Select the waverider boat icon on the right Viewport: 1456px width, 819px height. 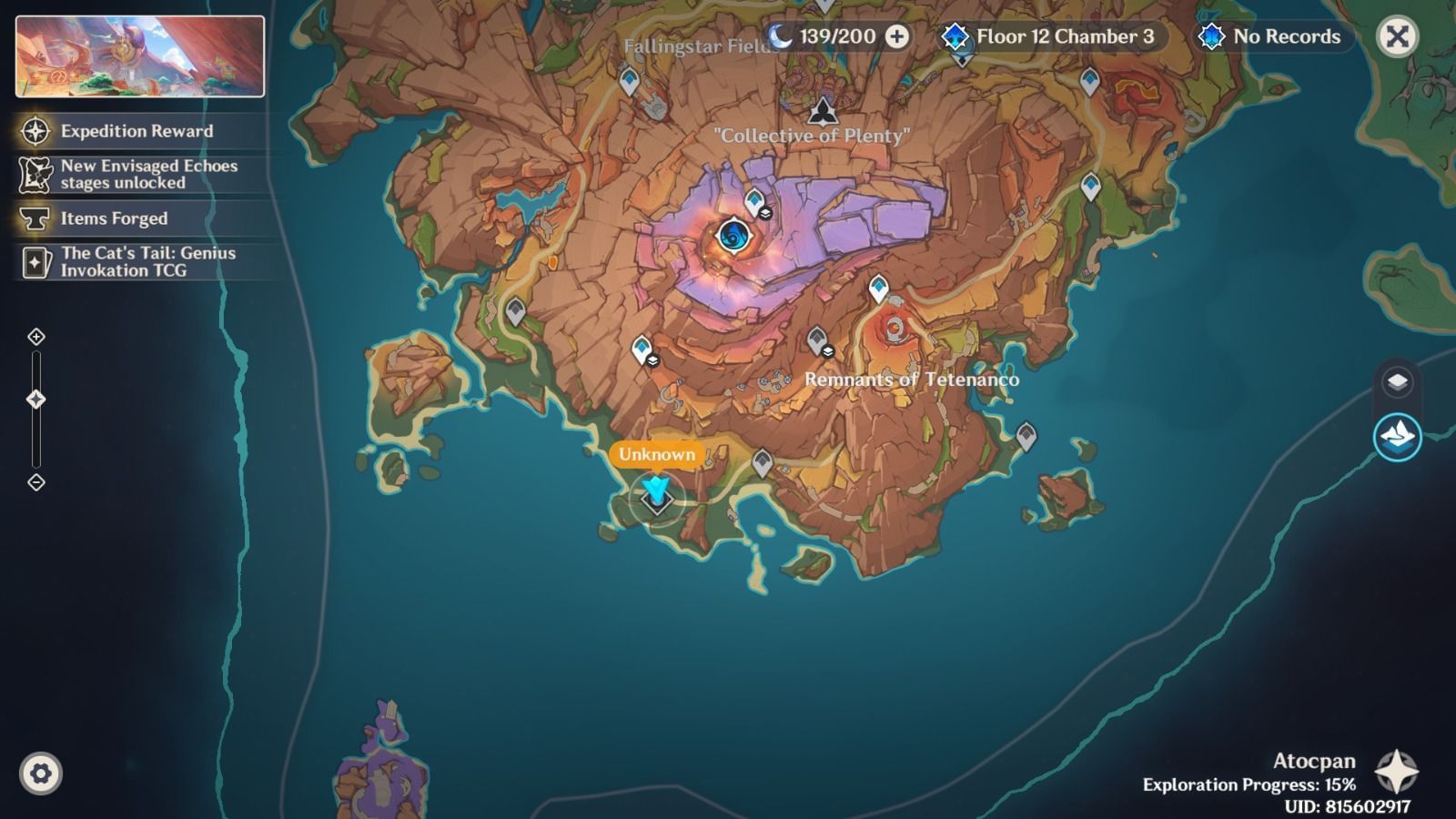click(1399, 435)
